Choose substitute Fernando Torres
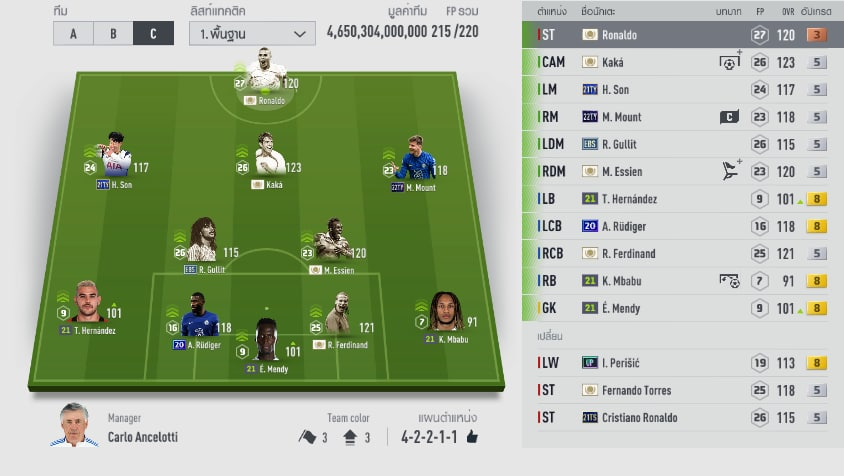 (682, 390)
